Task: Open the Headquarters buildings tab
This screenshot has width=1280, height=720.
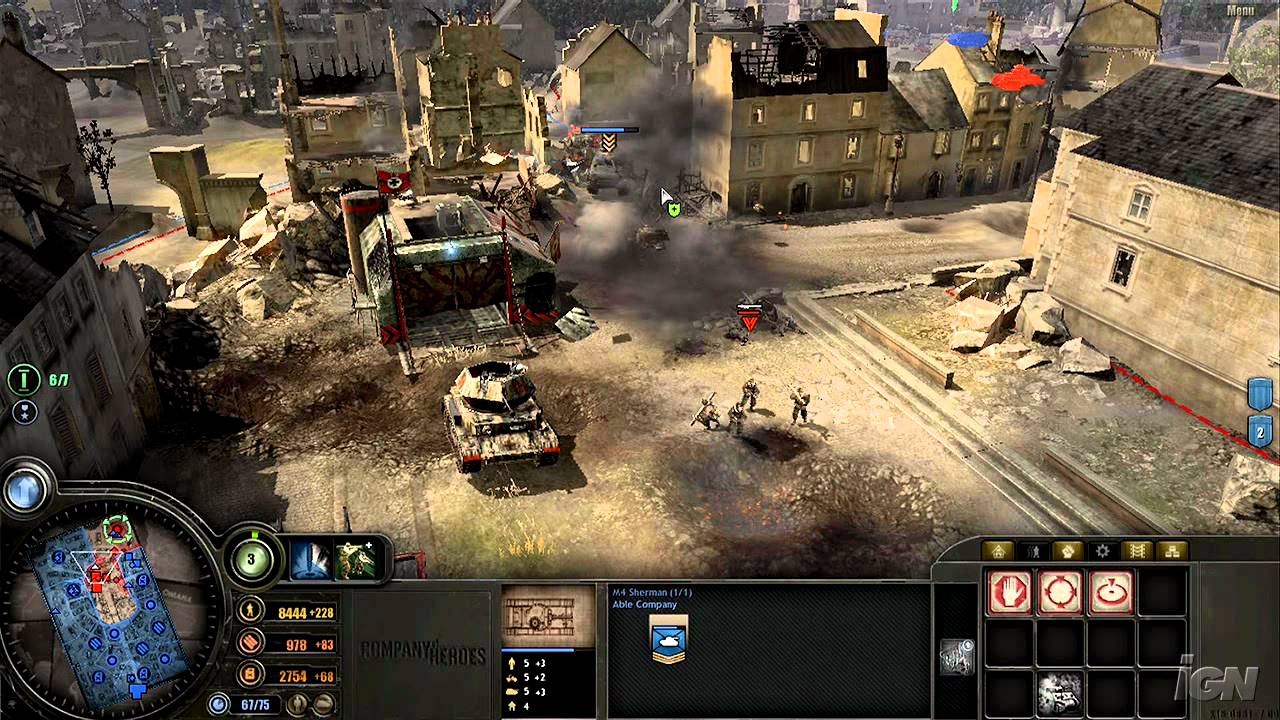Action: pyautogui.click(x=999, y=550)
